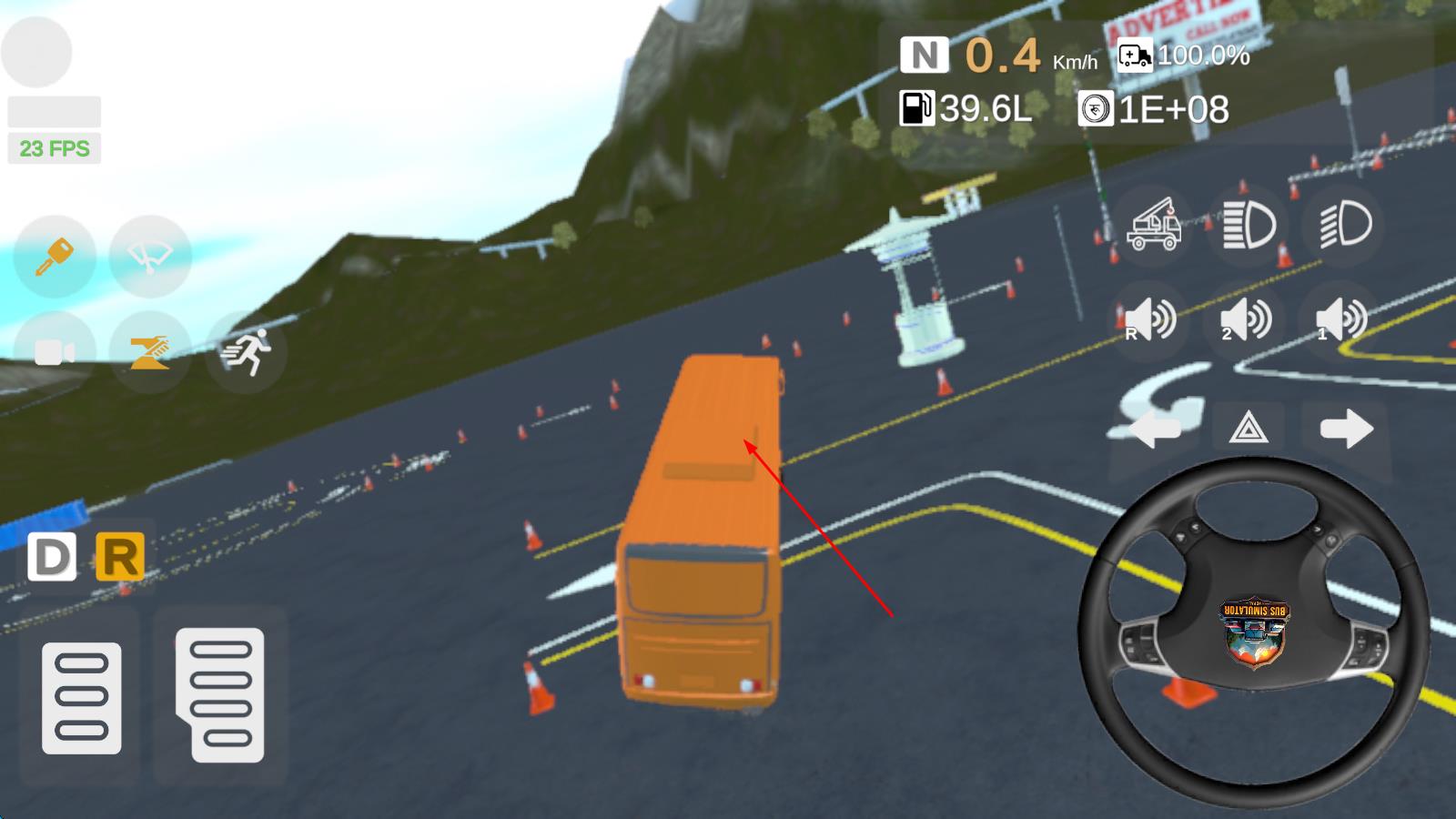Image resolution: width=1456 pixels, height=819 pixels.
Task: Call the tow truck service
Action: pos(1154,225)
